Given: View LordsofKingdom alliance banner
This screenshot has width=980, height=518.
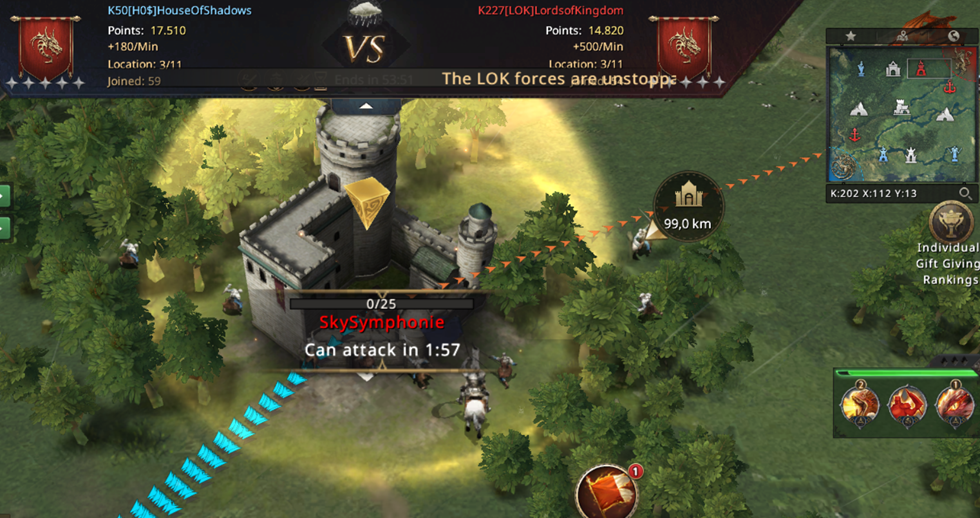Looking at the screenshot, I should coord(682,47).
